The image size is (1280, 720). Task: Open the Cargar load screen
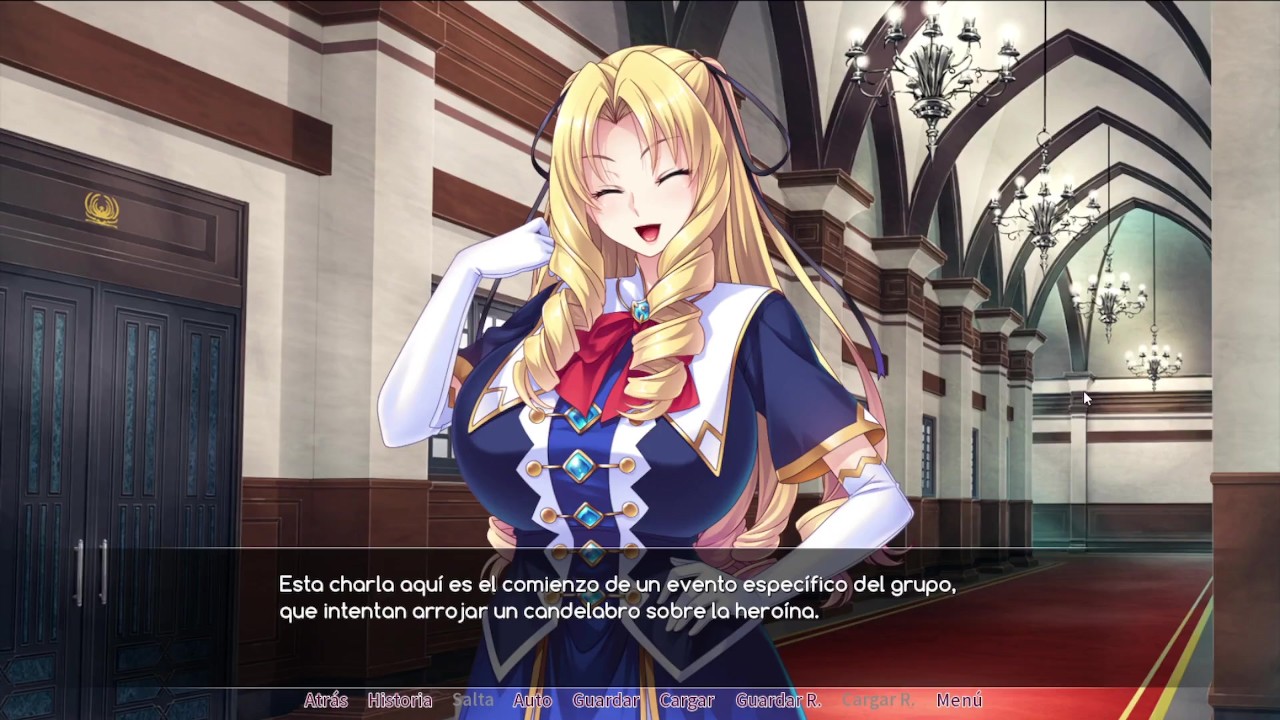coord(687,700)
